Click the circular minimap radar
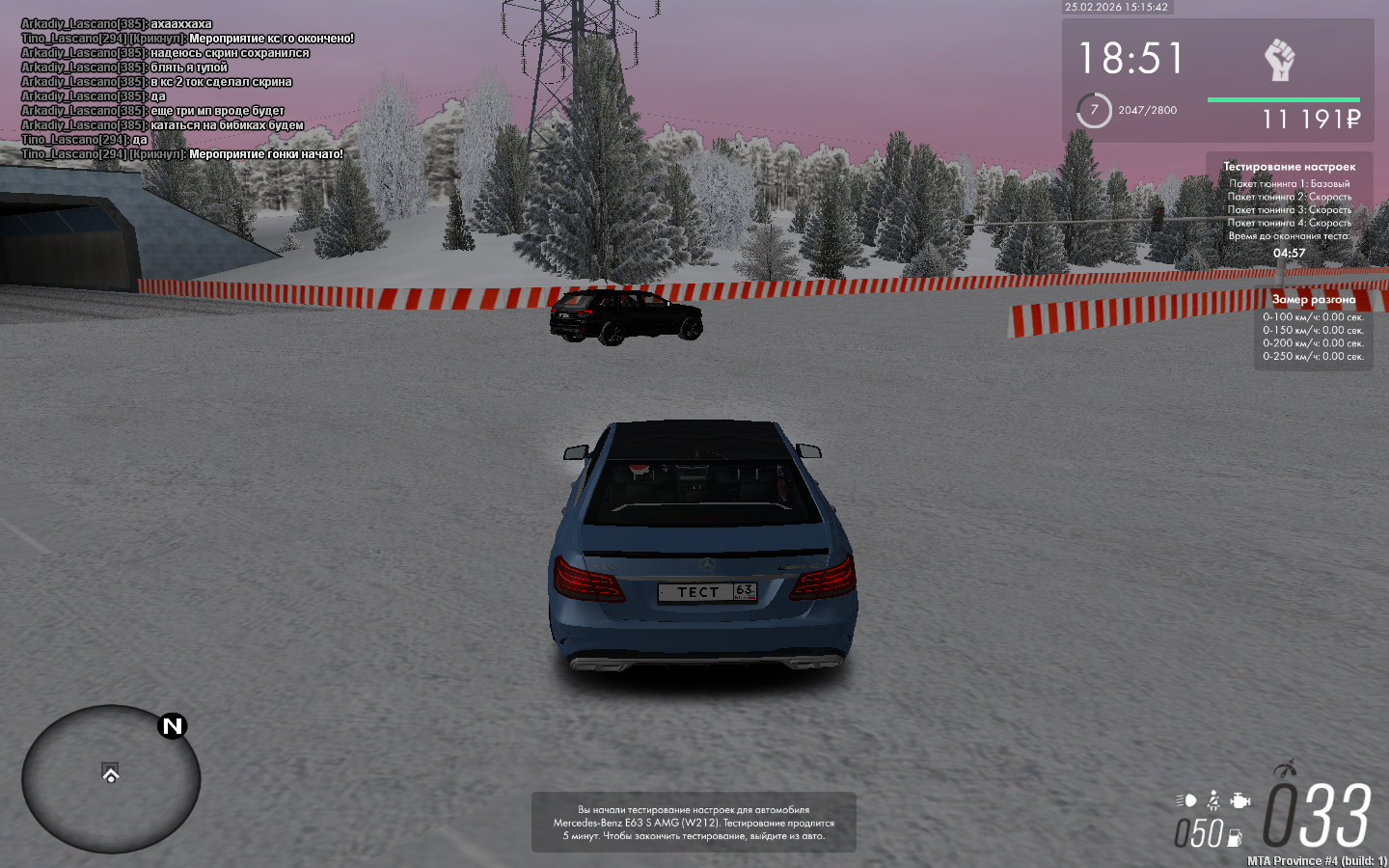Image resolution: width=1389 pixels, height=868 pixels. [x=110, y=779]
